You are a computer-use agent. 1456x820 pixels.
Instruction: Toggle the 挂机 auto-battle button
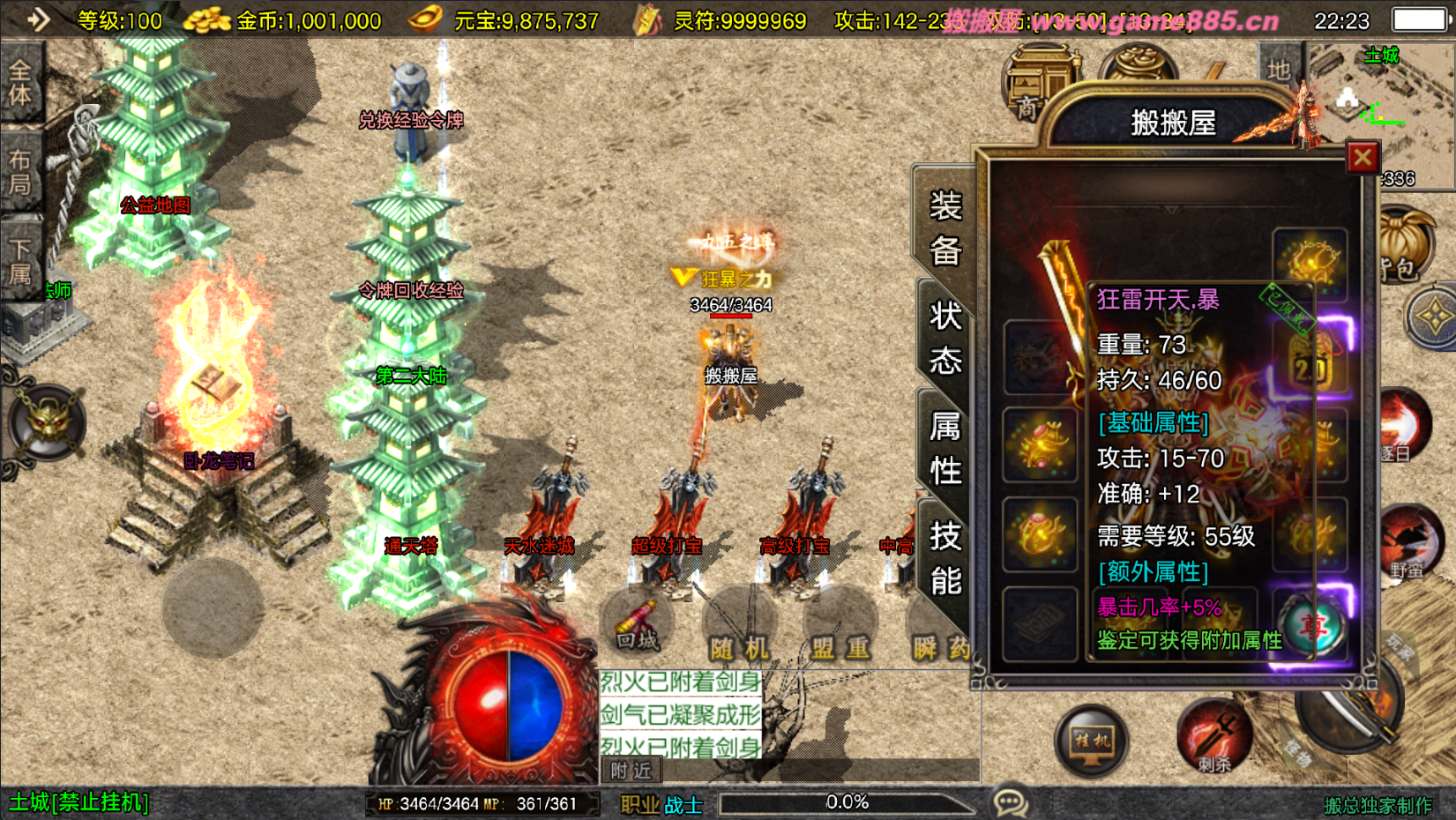click(1092, 741)
